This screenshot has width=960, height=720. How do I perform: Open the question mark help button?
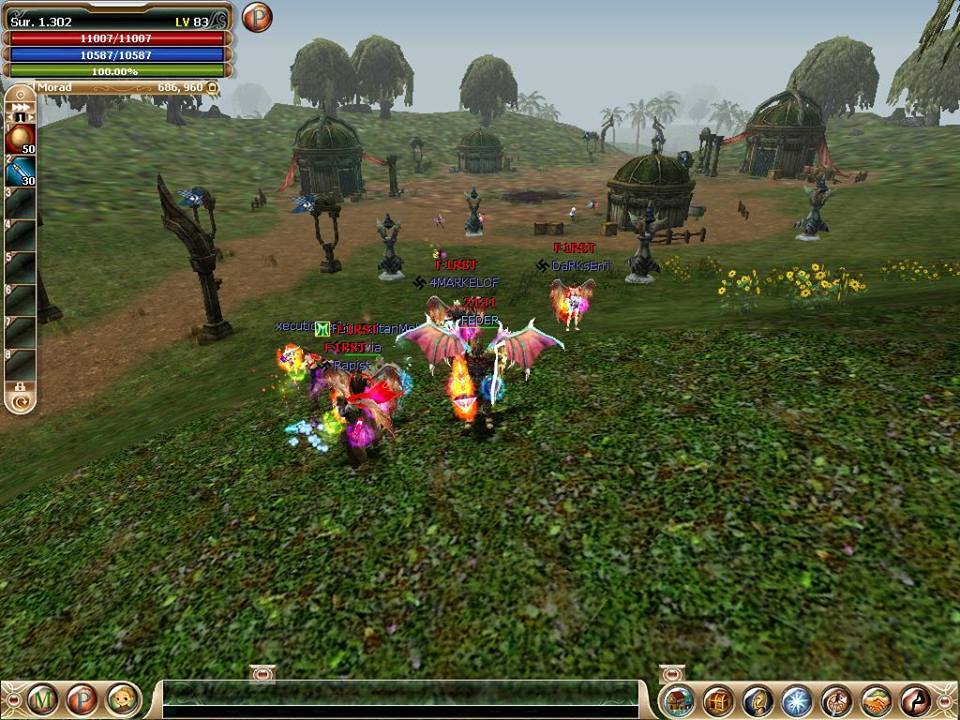pos(757,700)
